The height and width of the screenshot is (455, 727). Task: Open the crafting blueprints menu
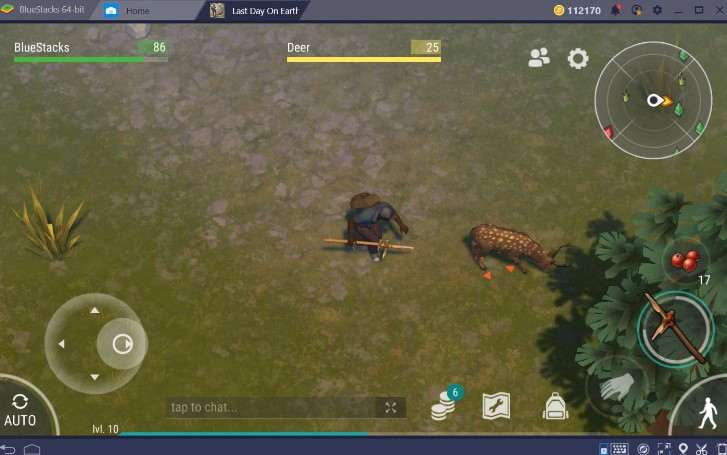tap(496, 405)
